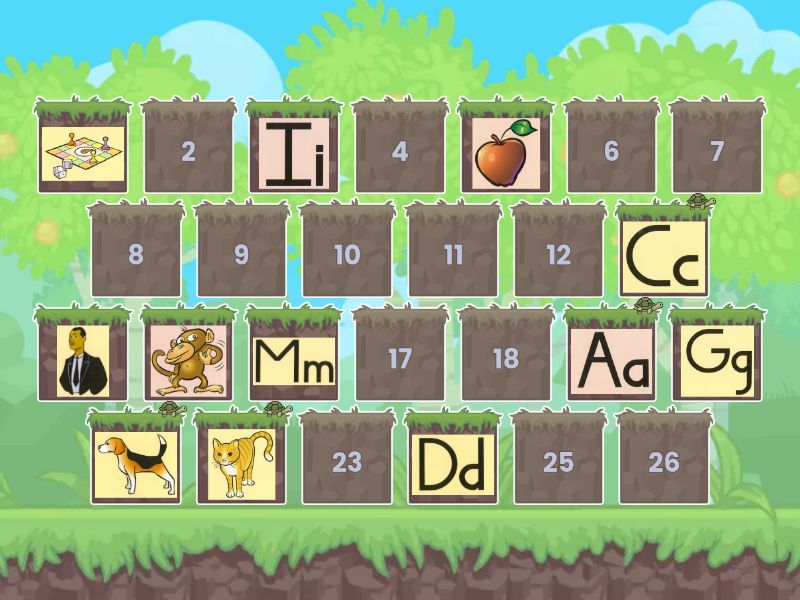Turn over the tile numbered 26

(664, 462)
